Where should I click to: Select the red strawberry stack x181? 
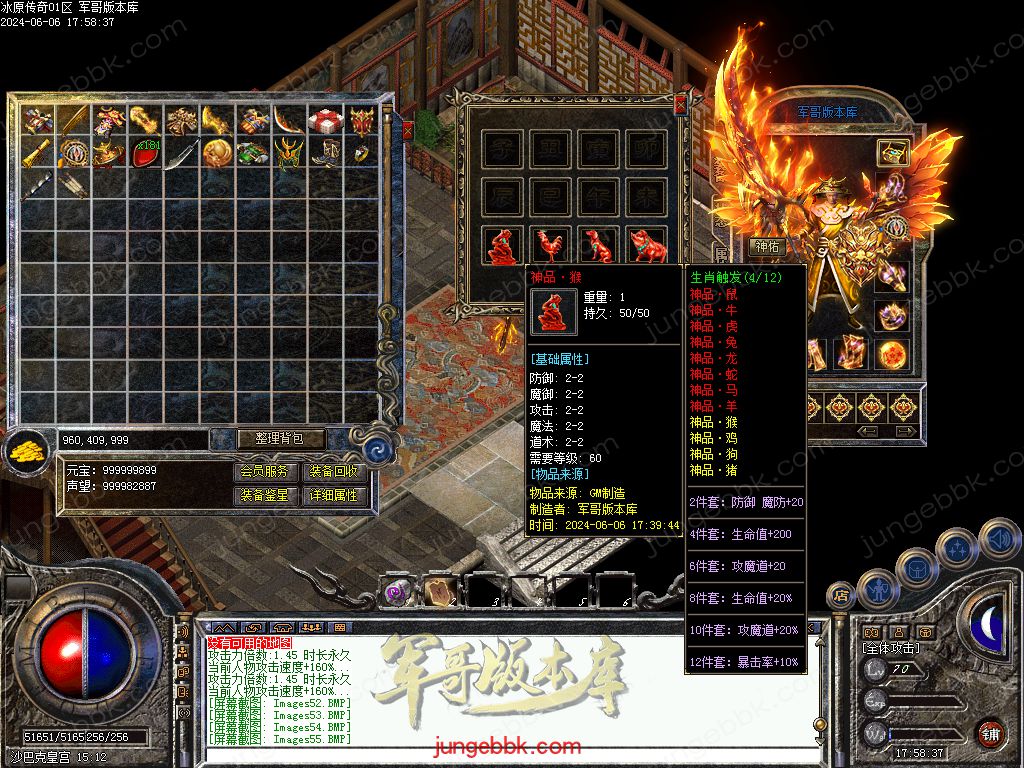[x=145, y=154]
